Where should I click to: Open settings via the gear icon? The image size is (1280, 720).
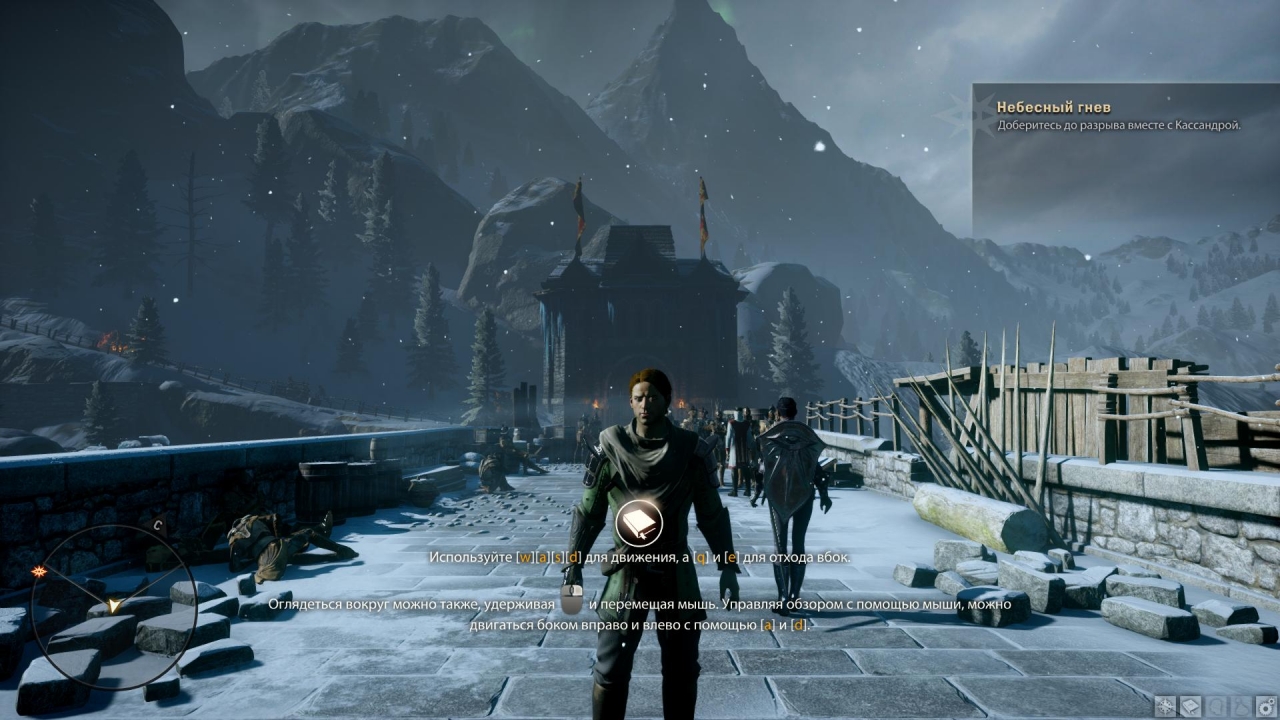coord(1264,705)
